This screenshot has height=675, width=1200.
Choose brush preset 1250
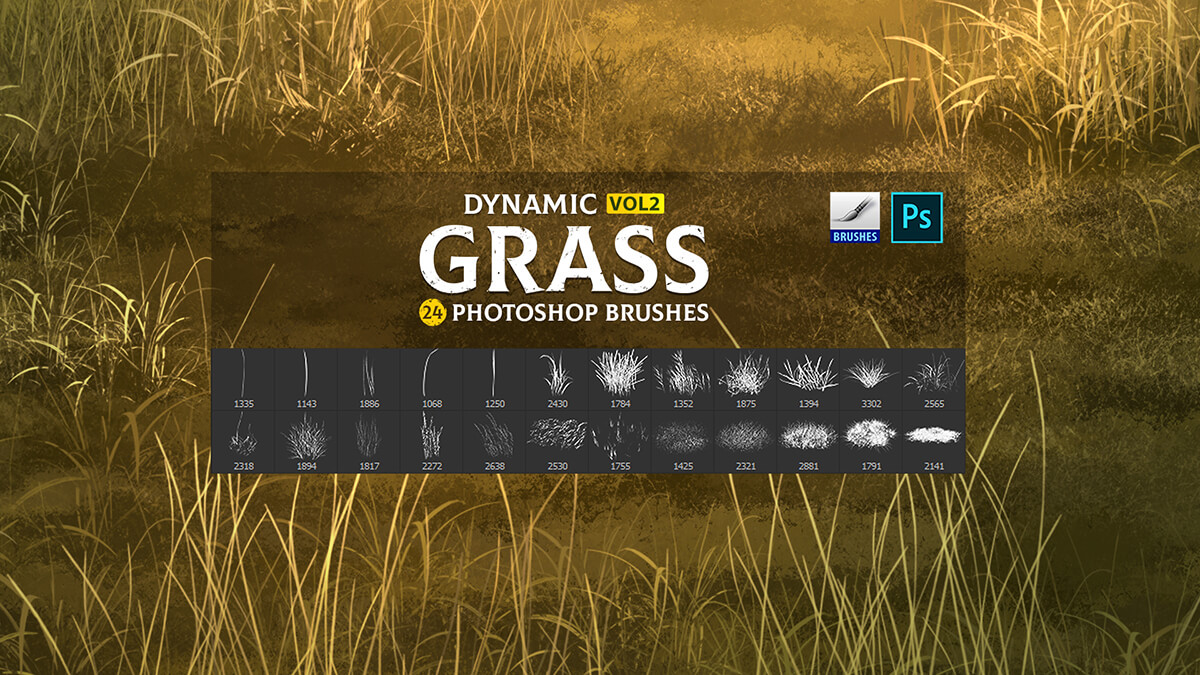pos(495,378)
